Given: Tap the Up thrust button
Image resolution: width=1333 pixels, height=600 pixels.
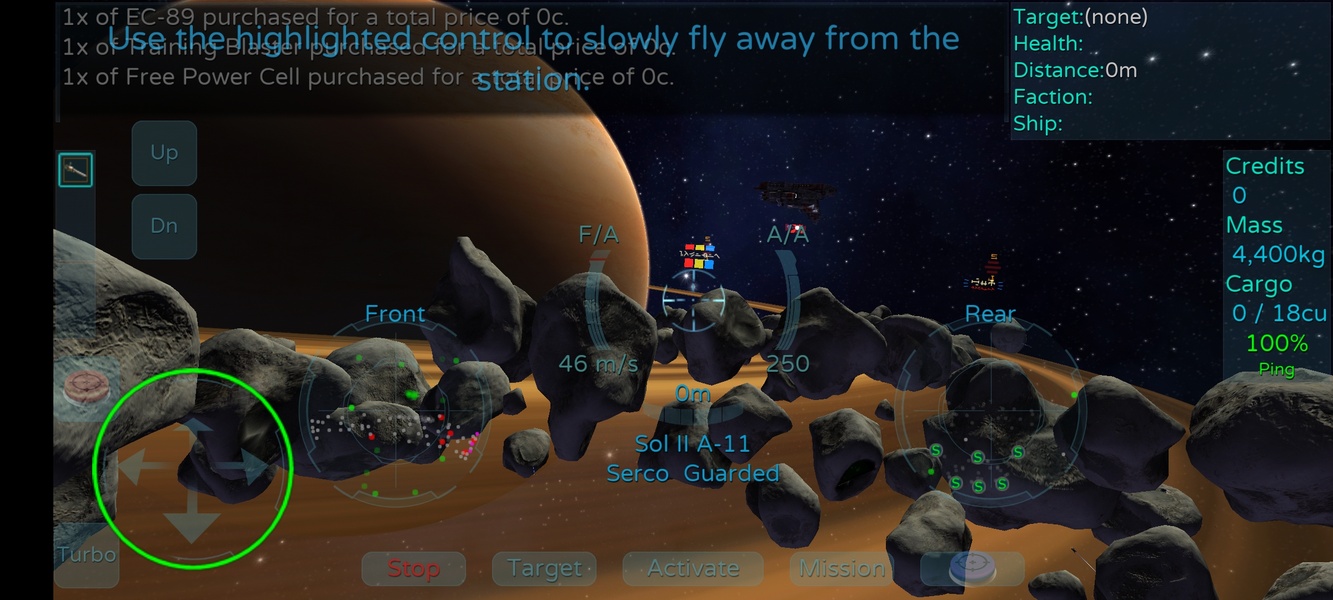Looking at the screenshot, I should click(164, 153).
